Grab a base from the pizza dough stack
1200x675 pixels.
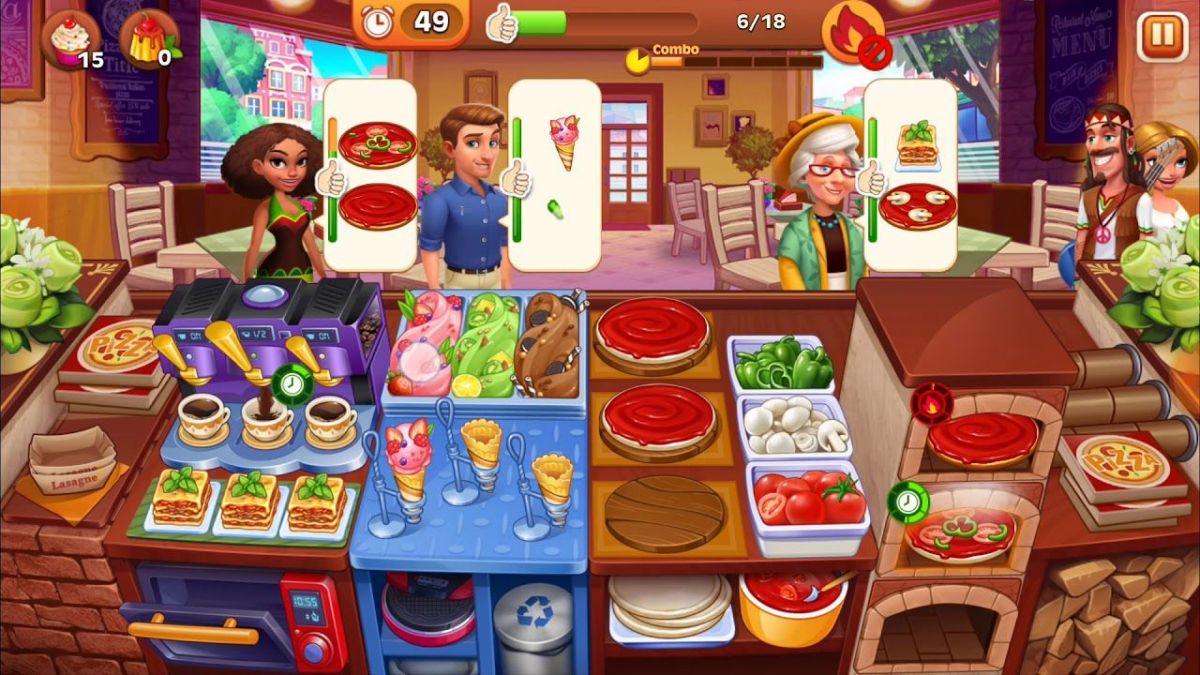[x=670, y=603]
